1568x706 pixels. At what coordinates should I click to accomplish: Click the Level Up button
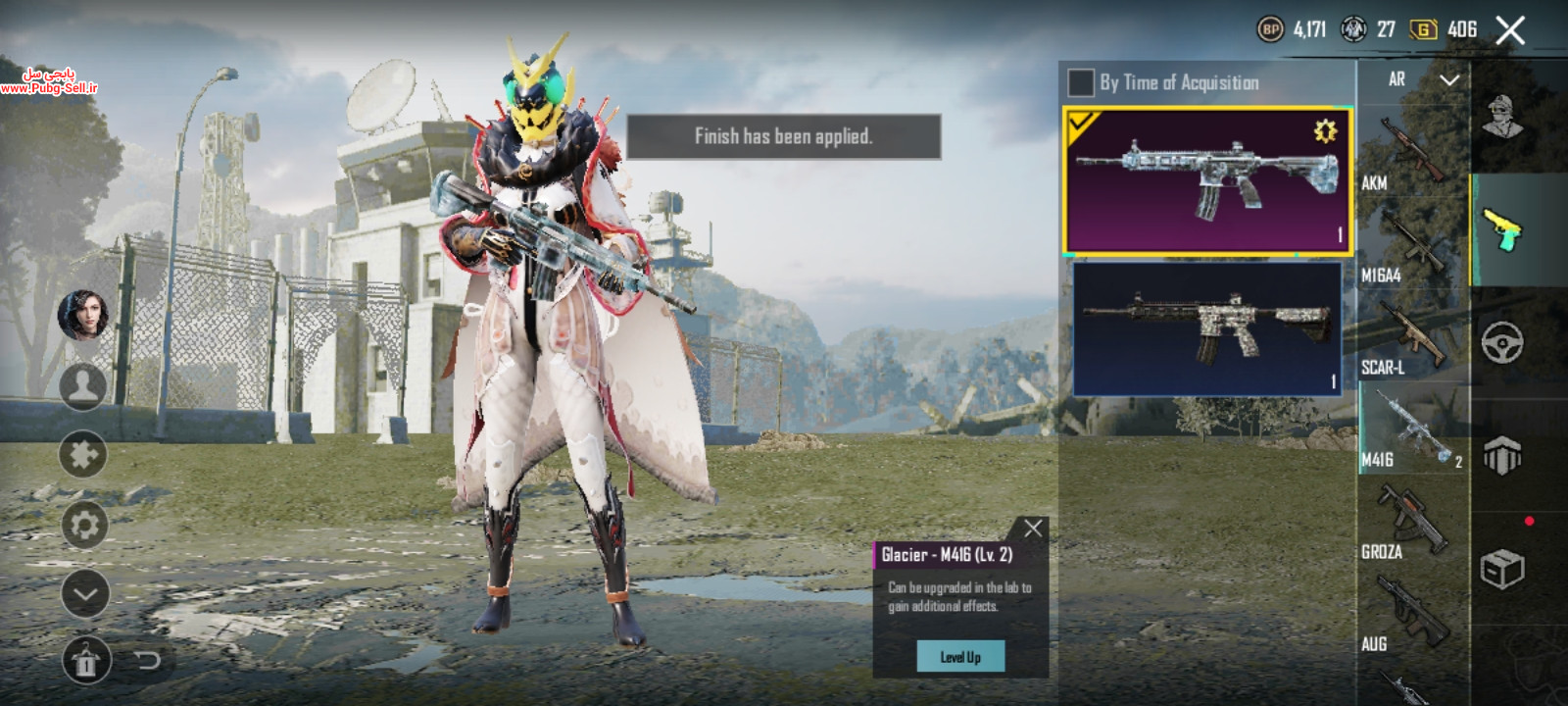pos(960,657)
